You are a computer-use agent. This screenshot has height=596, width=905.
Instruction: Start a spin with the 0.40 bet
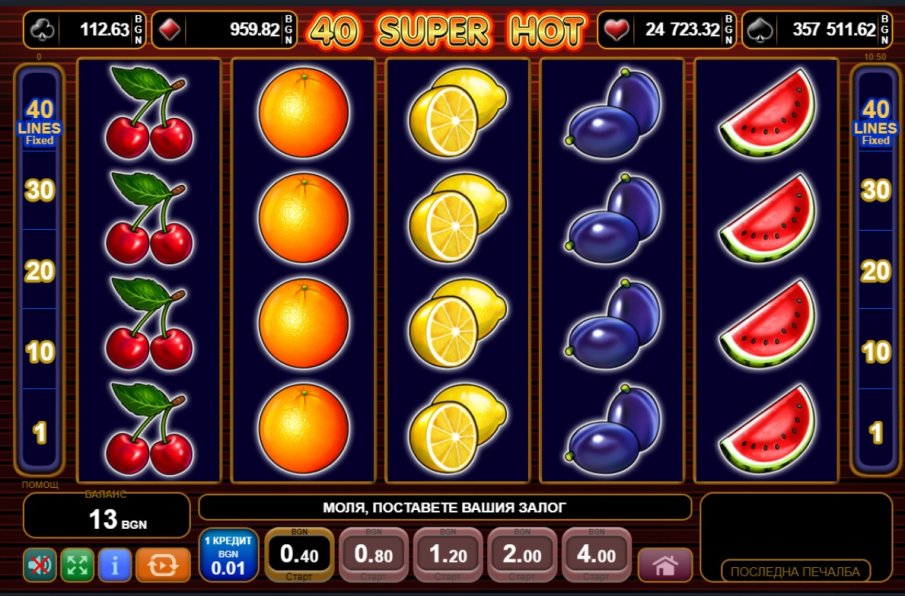pos(299,554)
